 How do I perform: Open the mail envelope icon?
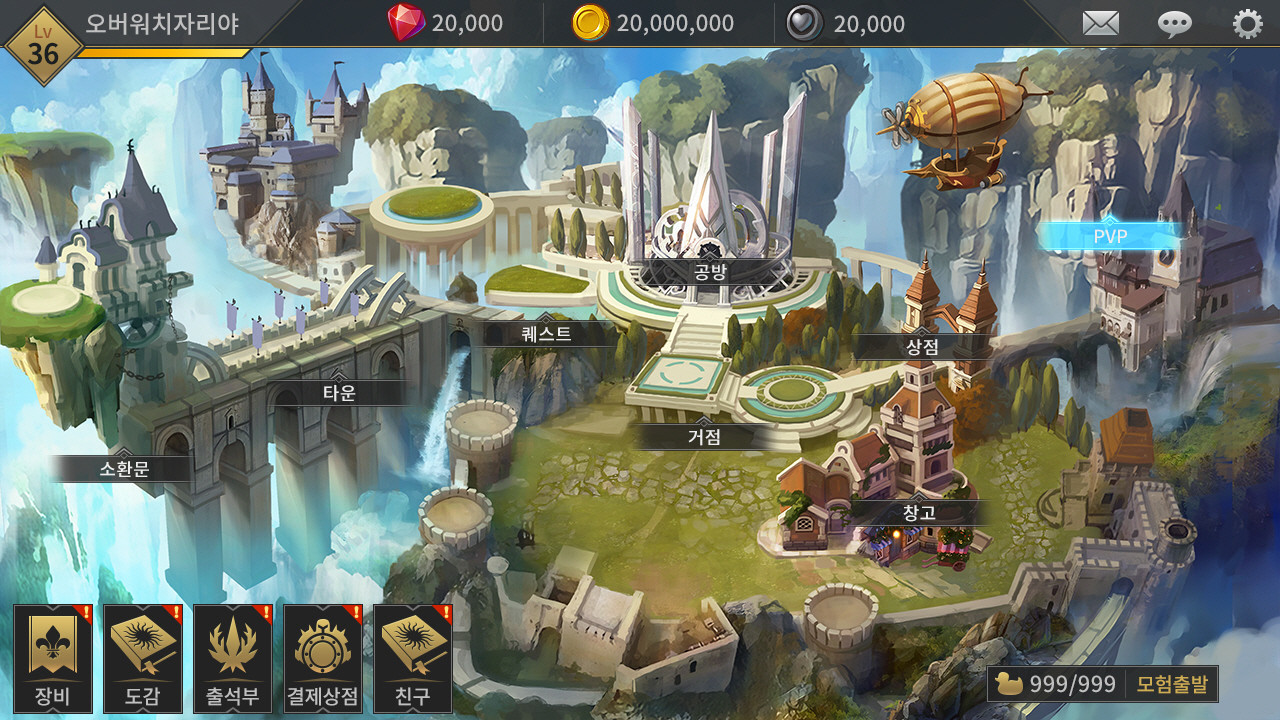pos(1101,23)
